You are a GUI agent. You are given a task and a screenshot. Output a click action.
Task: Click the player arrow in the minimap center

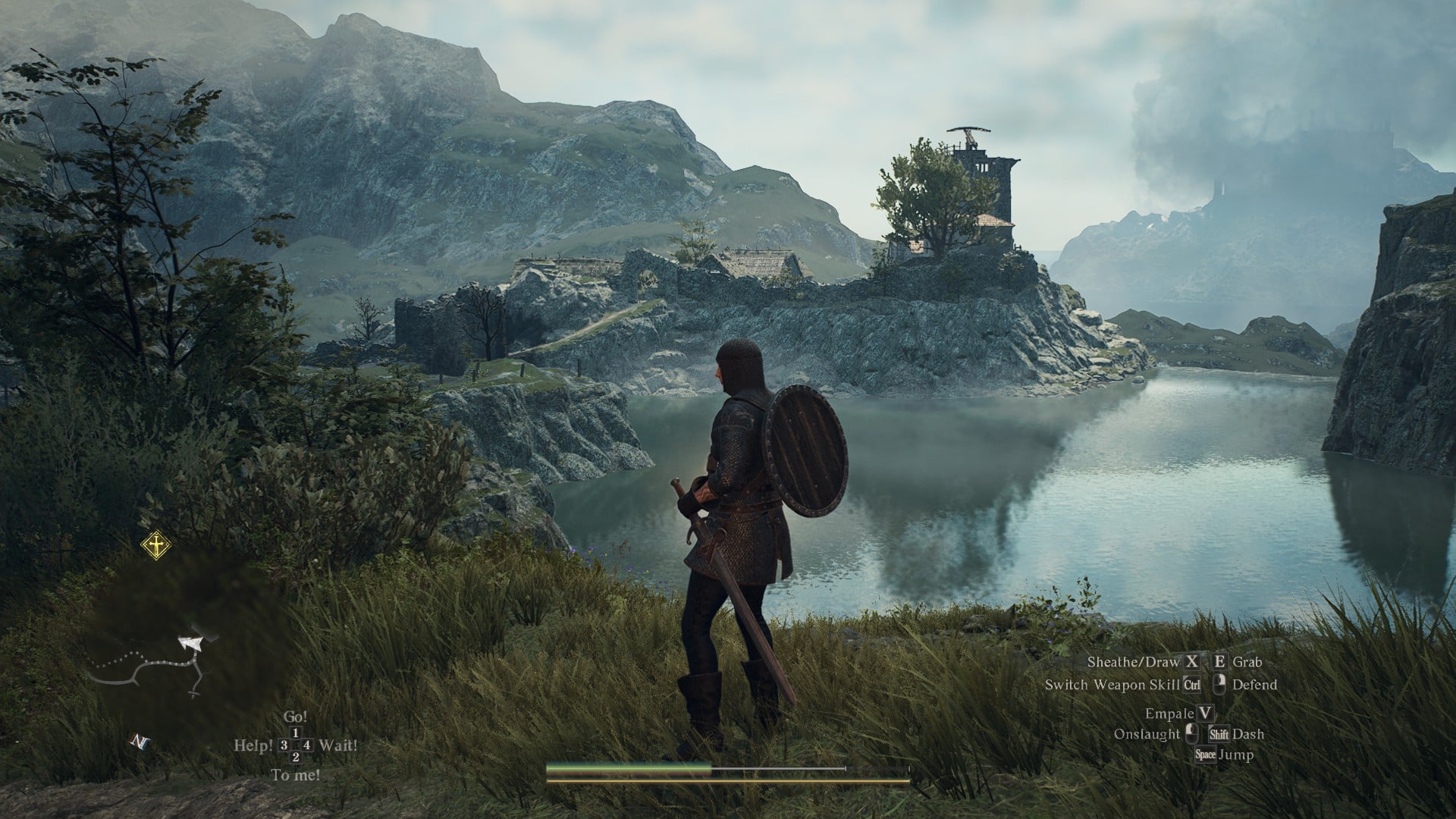(191, 642)
